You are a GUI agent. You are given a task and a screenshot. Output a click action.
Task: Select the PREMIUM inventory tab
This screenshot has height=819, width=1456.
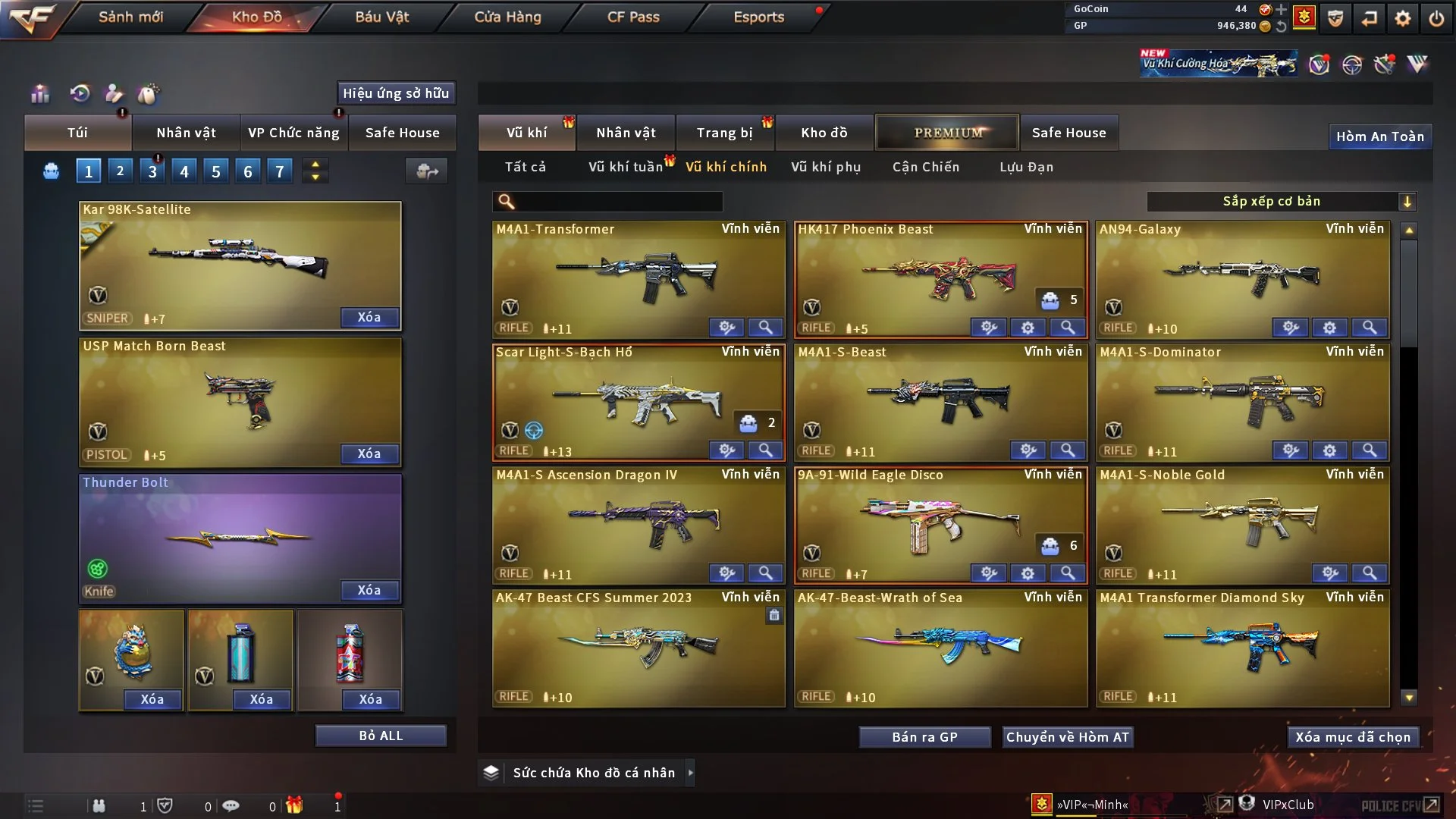947,133
